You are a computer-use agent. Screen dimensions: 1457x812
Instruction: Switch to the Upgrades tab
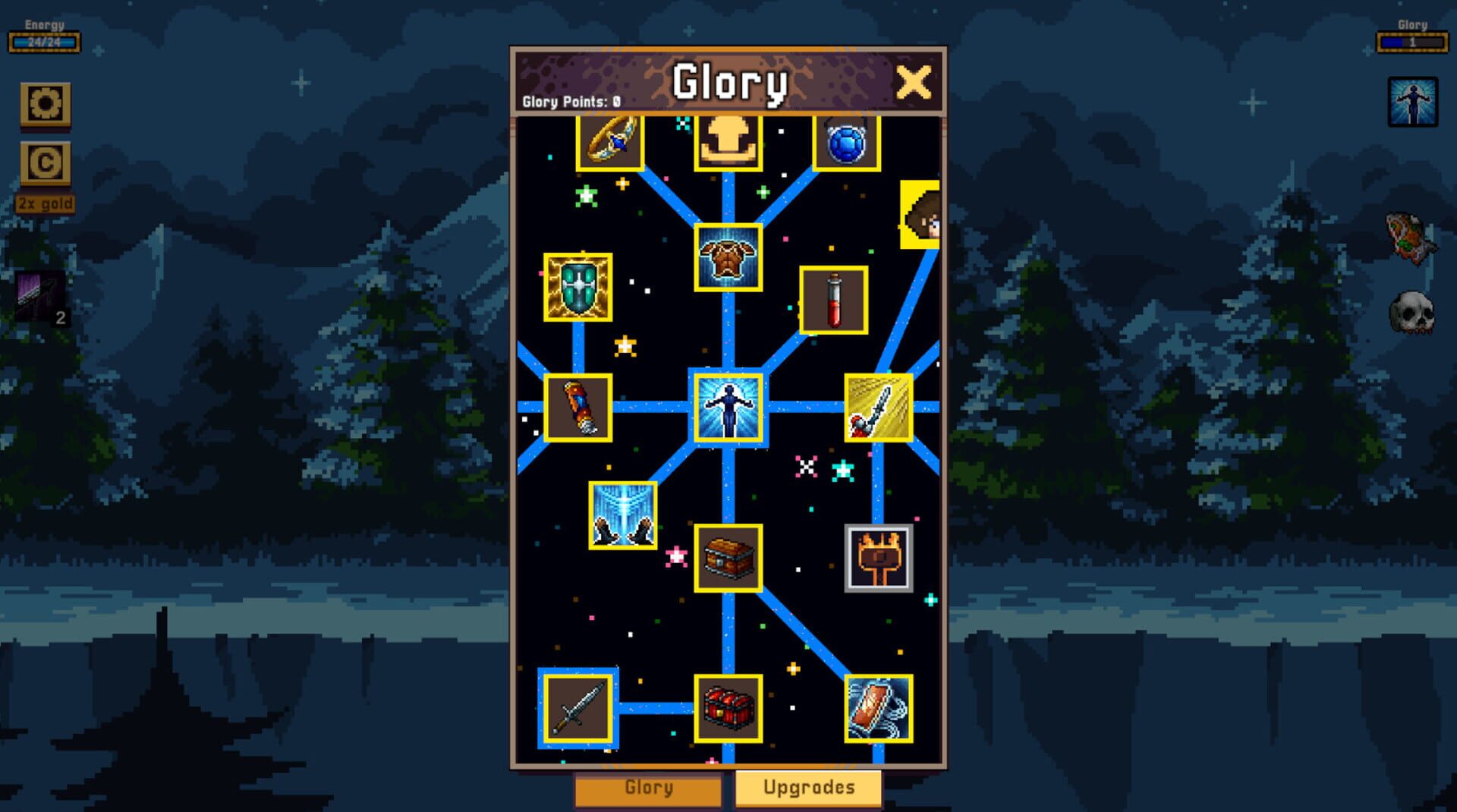(807, 788)
